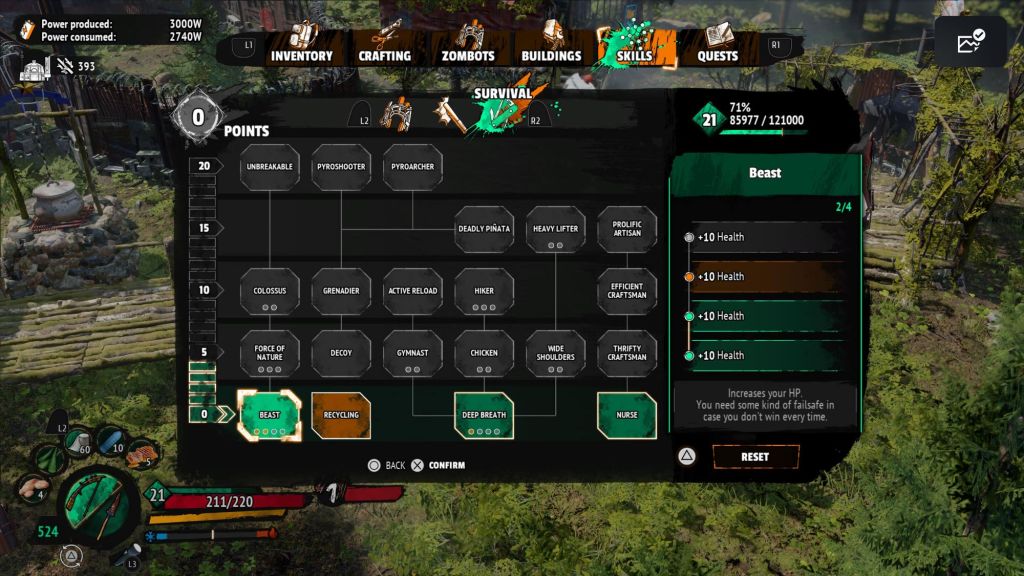
Task: Select the Force of Nature skill
Action: coord(269,353)
